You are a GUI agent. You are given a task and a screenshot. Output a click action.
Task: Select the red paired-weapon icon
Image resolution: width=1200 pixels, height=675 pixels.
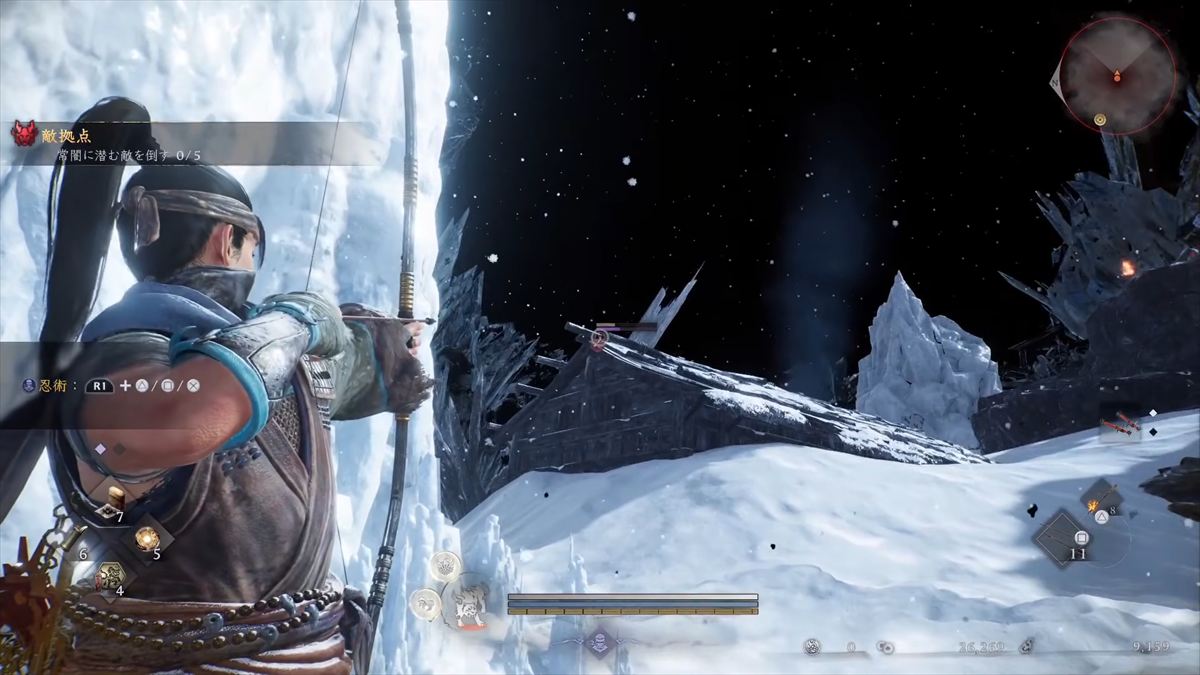(x=1120, y=426)
